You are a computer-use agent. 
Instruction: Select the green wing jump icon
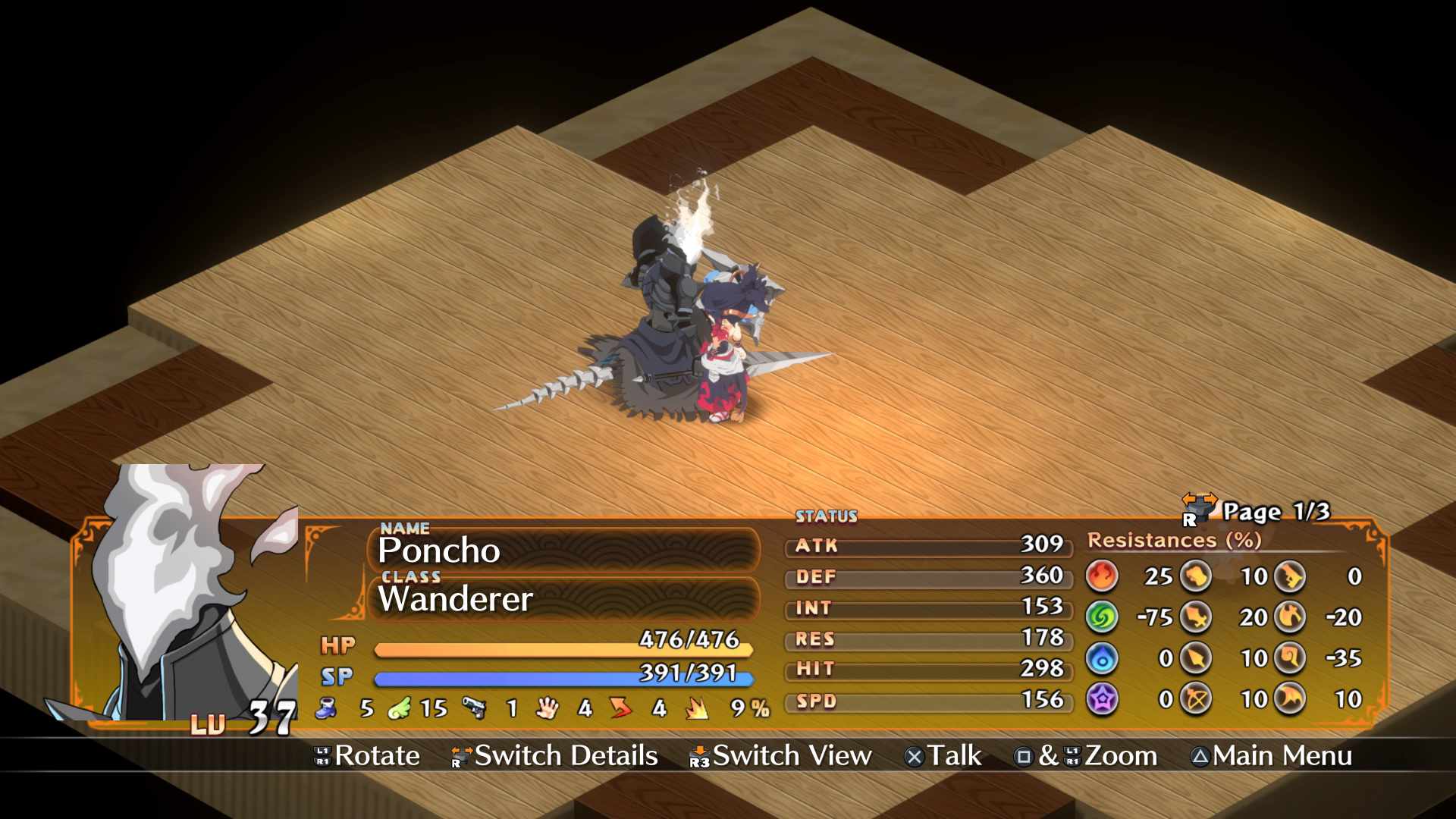pos(400,708)
